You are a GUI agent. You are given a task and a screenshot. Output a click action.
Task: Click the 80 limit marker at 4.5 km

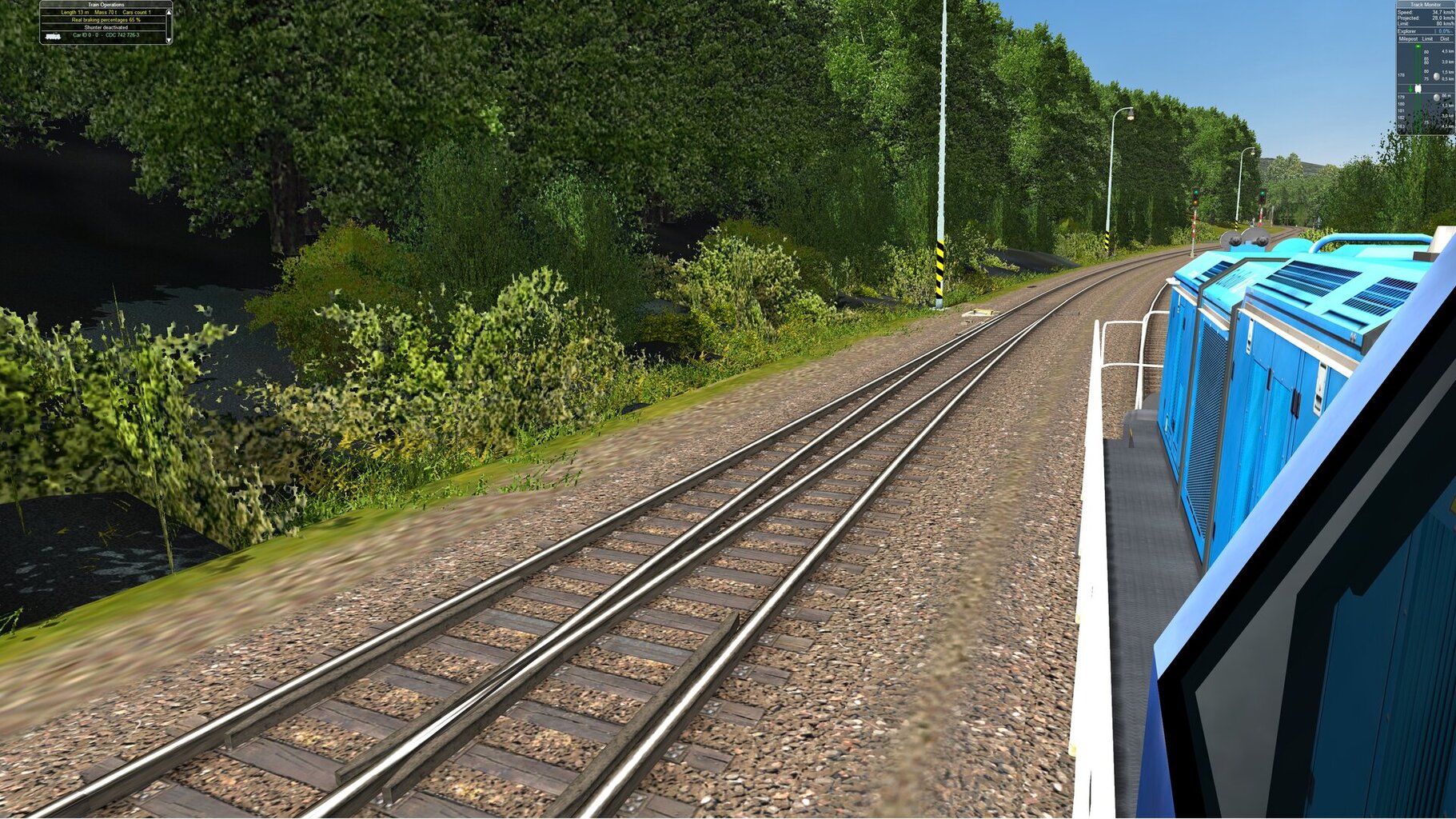[x=1426, y=52]
